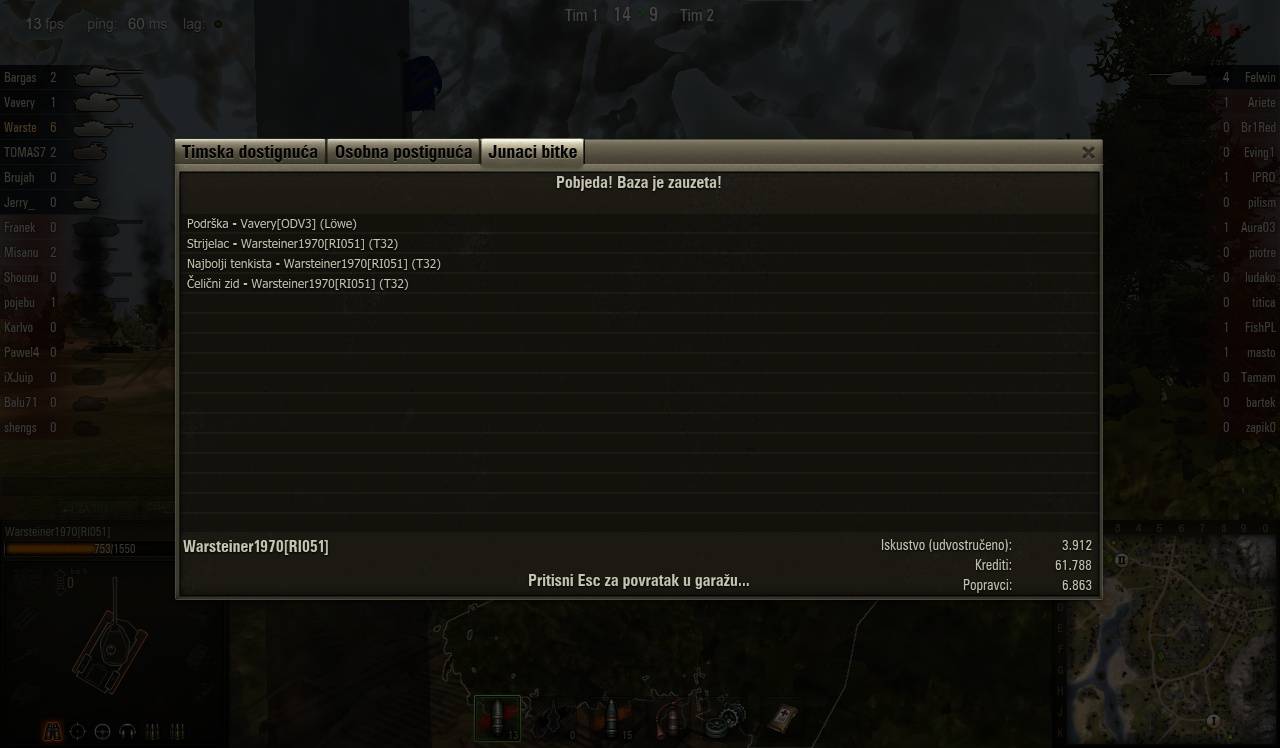Select player Bargas in the team list
The width and height of the screenshot is (1280, 748).
pos(20,78)
